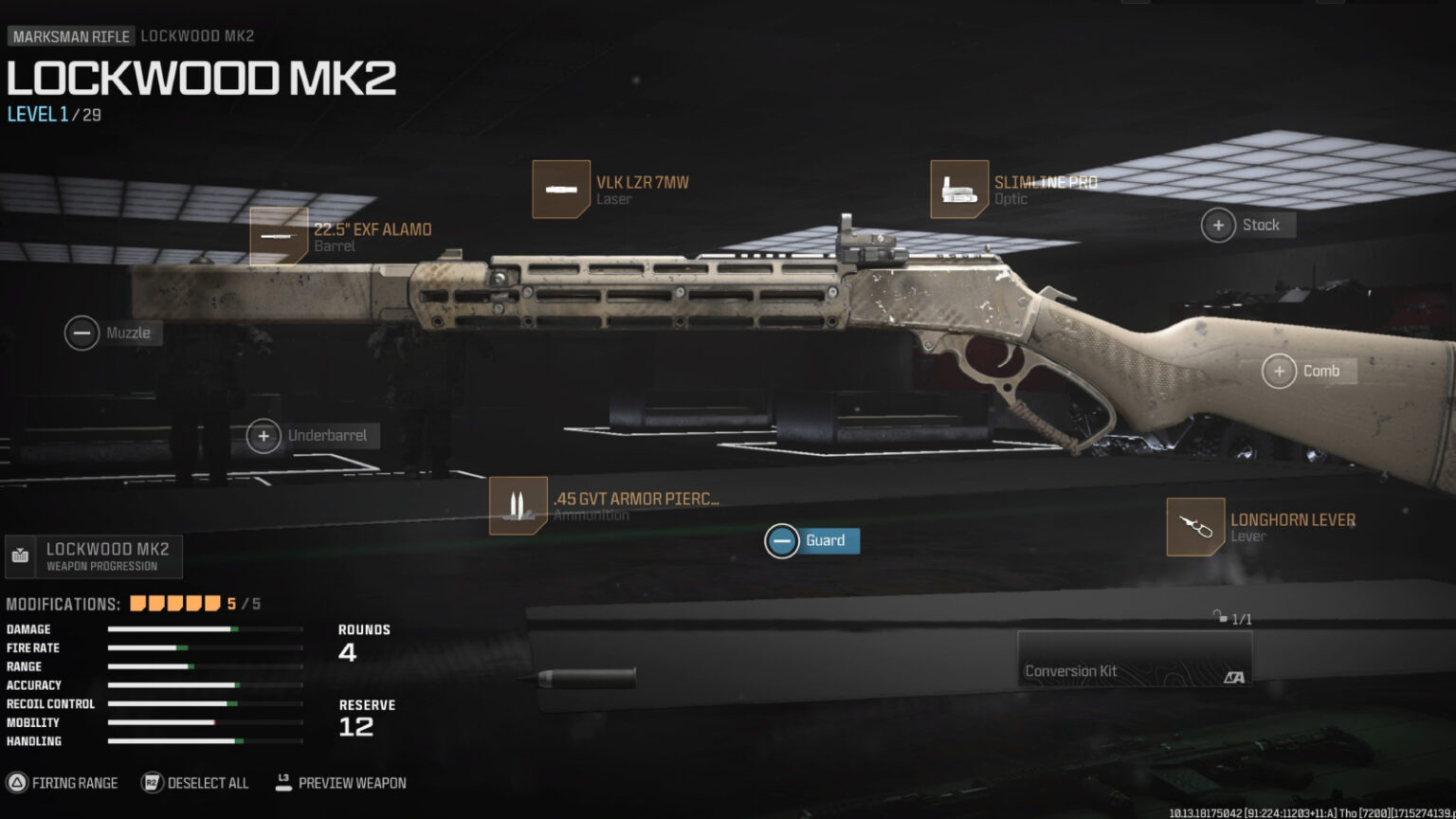Open the Slimline Pro optic slot
The image size is (1456, 819).
pos(958,189)
